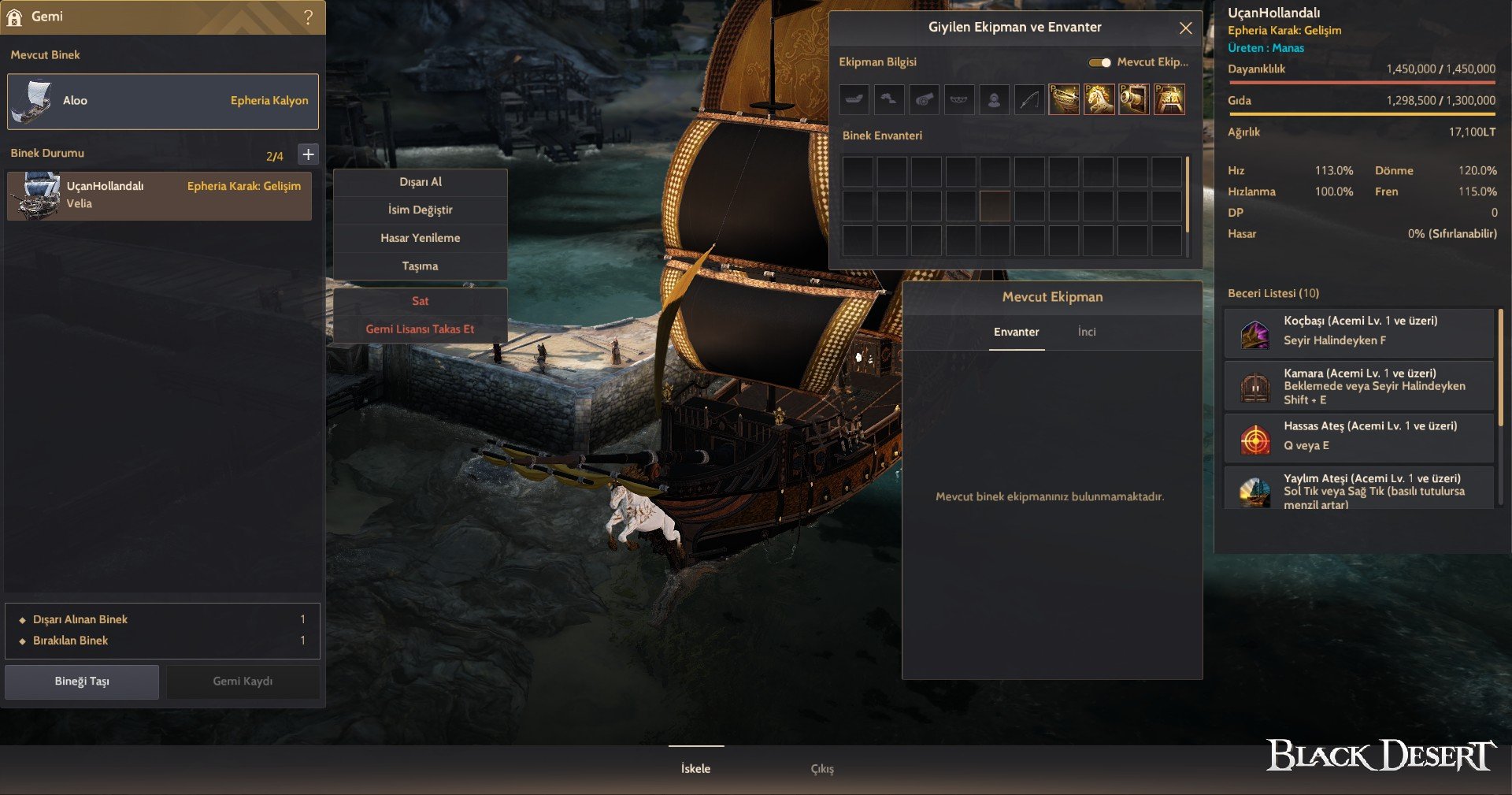Click the Çıkış exit option

(822, 769)
